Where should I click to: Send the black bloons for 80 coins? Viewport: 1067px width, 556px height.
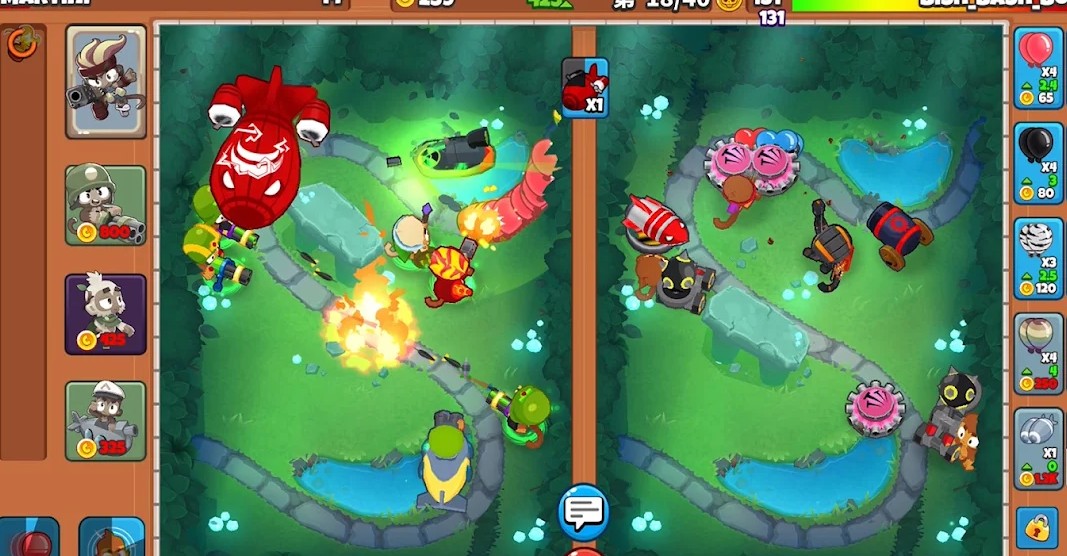[1038, 163]
